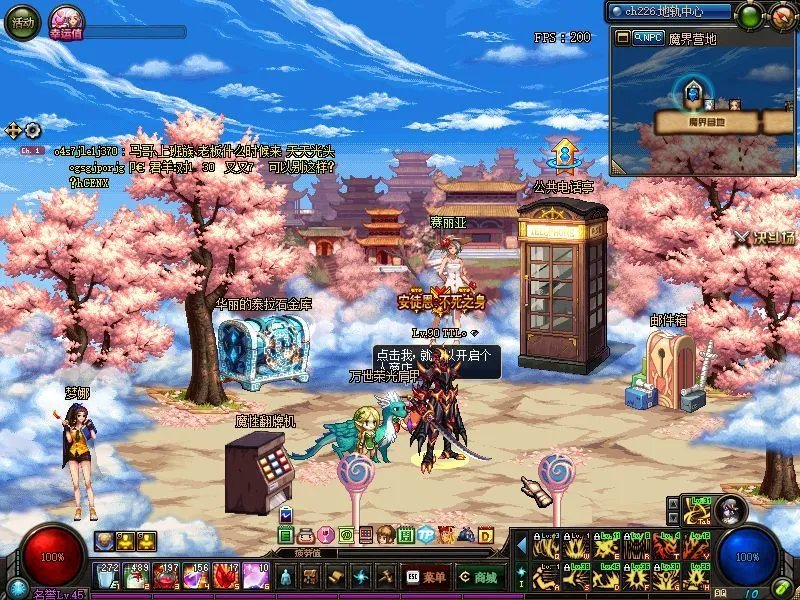The image size is (800, 600).
Task: Open the orange D icon in icon row
Action: pos(485,535)
